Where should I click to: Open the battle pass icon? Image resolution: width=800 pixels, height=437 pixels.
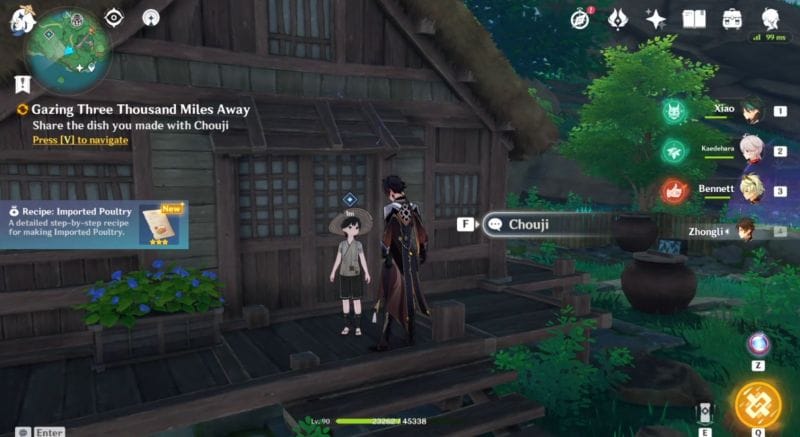[x=617, y=18]
